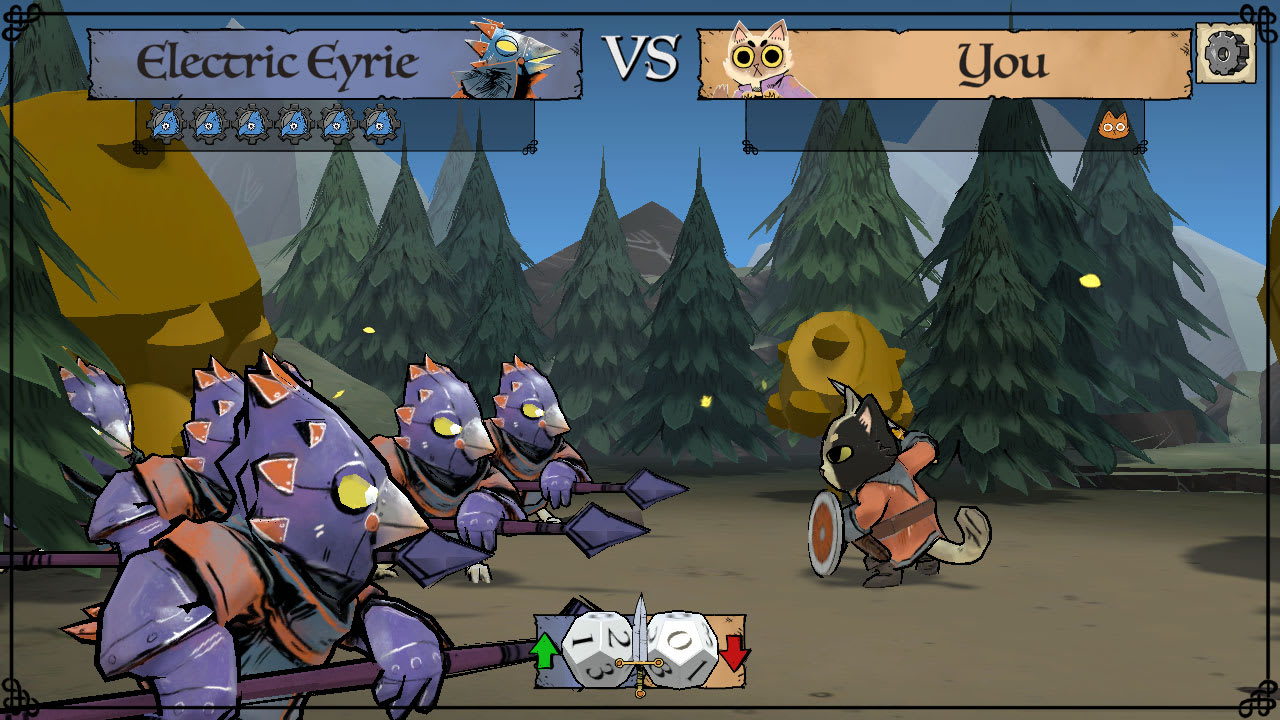1280x720 pixels.
Task: Select the rightmost Eyrie warrior gear token
Action: pos(379,125)
